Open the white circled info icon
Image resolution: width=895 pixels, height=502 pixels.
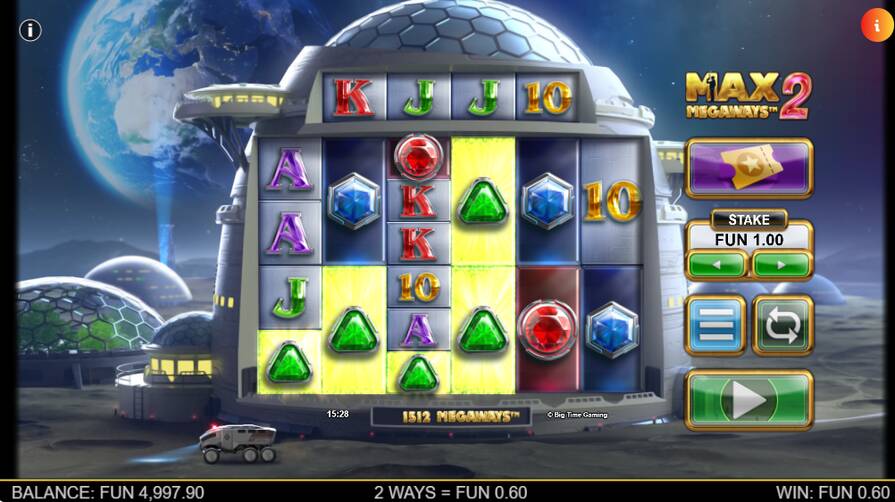tap(30, 30)
